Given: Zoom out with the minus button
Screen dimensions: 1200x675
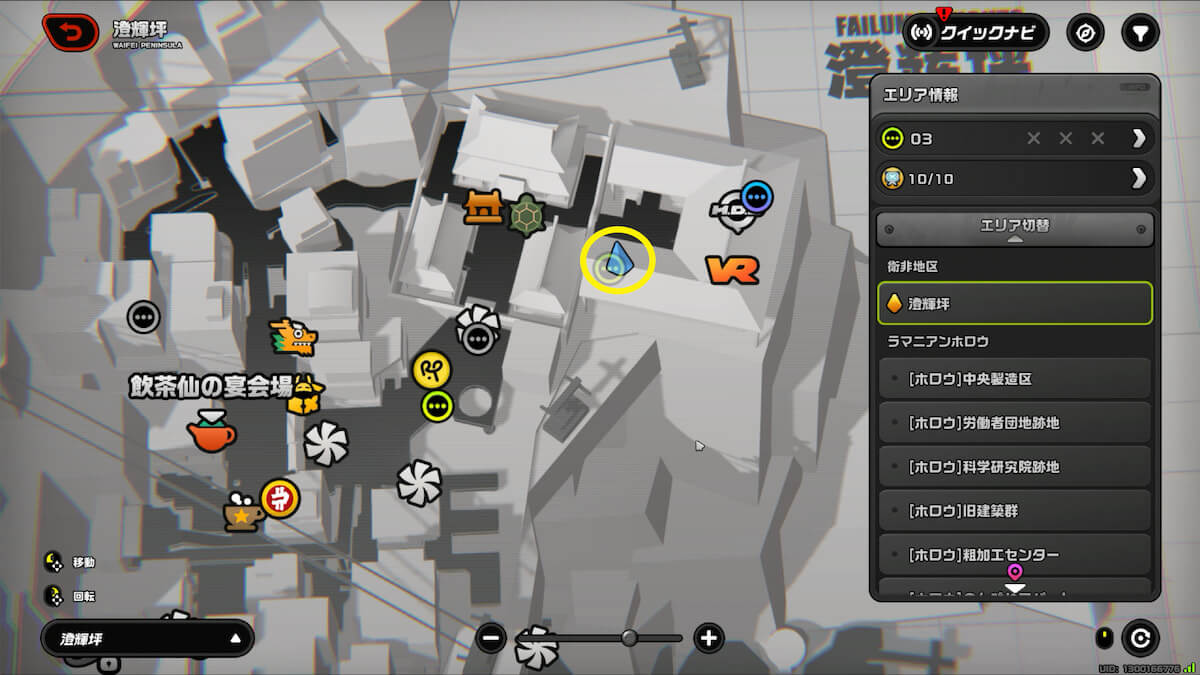Looking at the screenshot, I should pos(491,638).
